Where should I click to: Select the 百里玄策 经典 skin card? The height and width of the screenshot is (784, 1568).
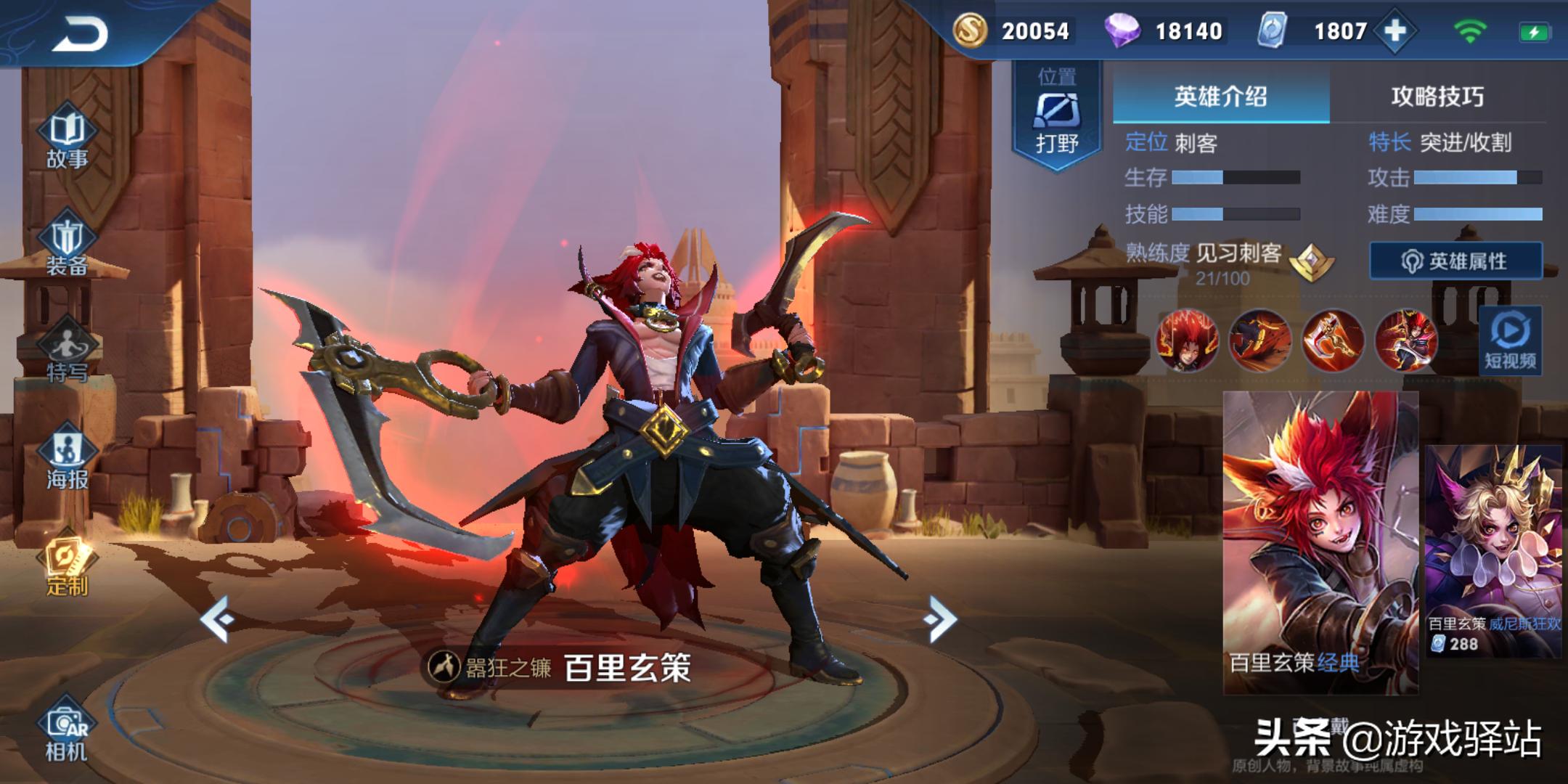coord(1320,542)
